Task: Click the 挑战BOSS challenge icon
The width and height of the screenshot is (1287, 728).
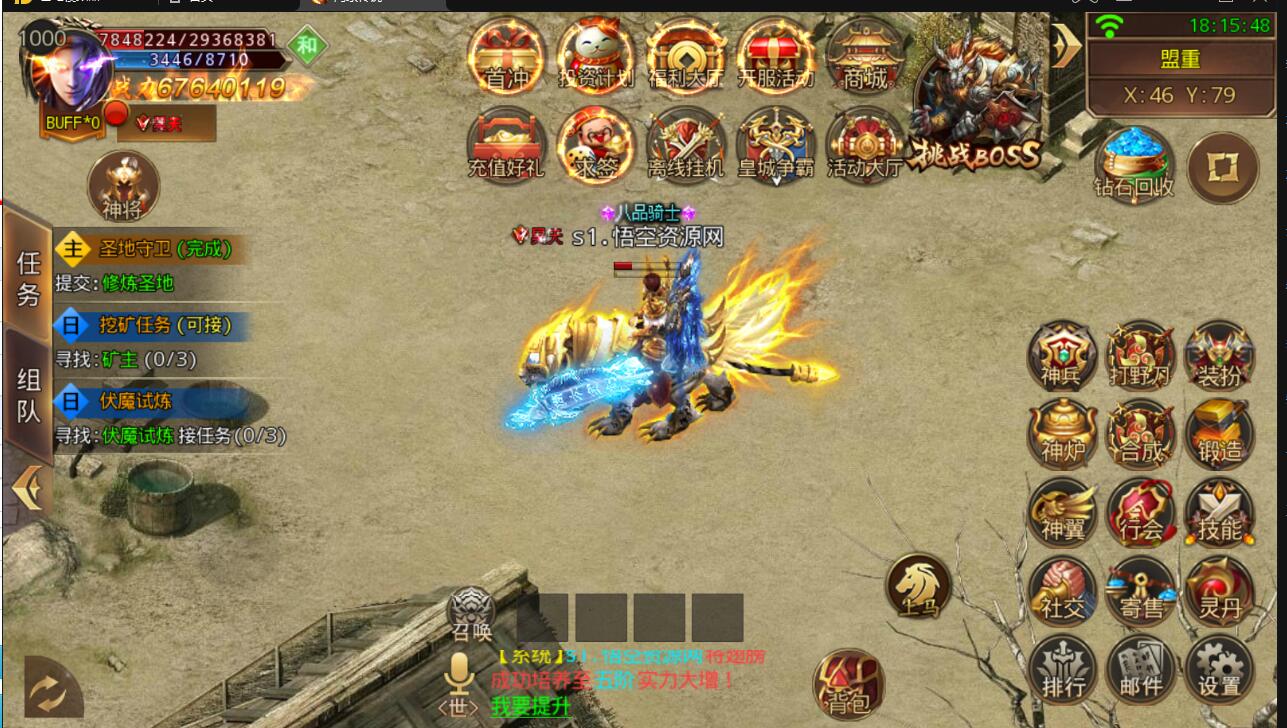Action: coord(976,105)
